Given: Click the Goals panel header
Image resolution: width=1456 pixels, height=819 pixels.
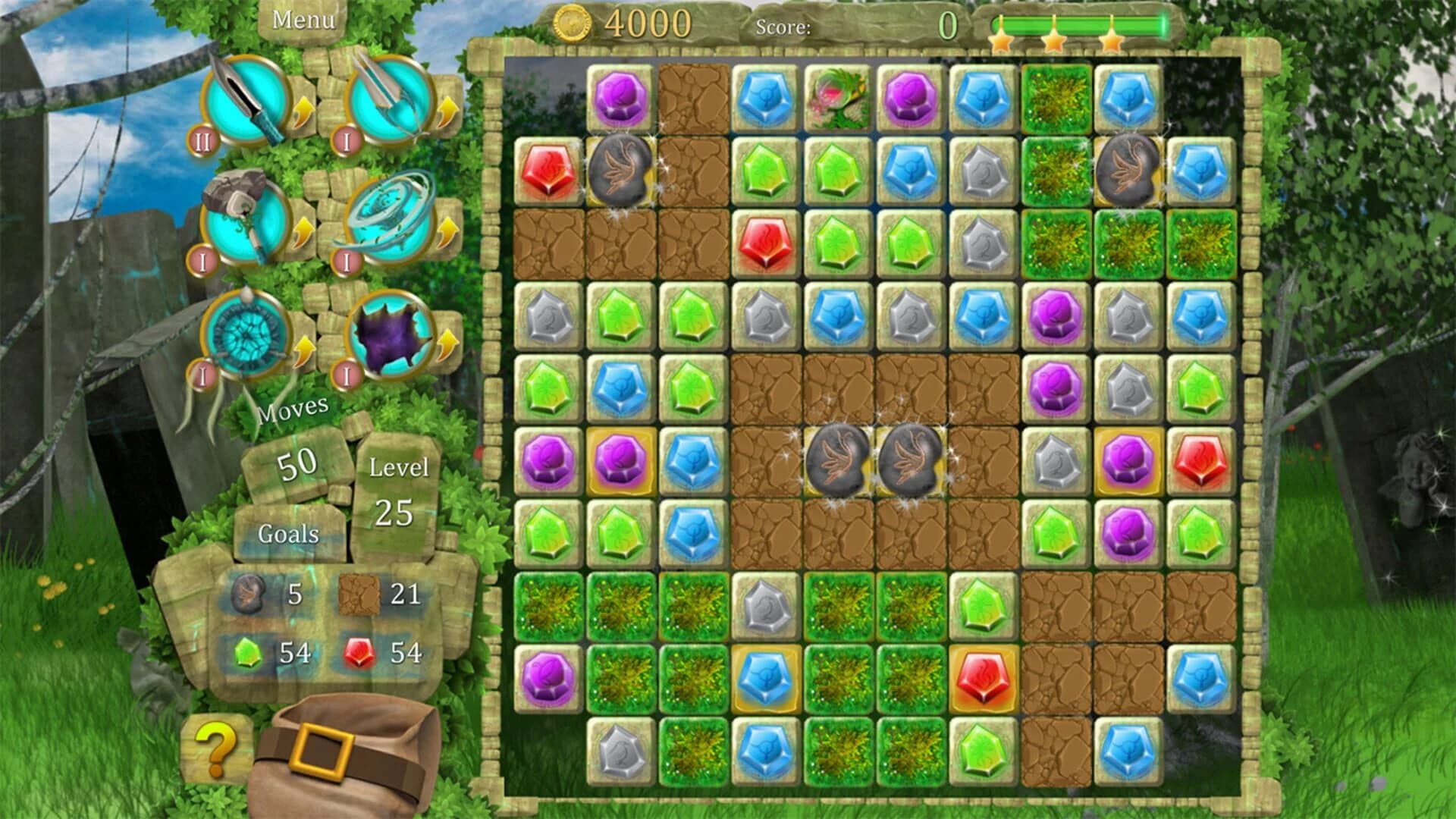Looking at the screenshot, I should coord(287,533).
